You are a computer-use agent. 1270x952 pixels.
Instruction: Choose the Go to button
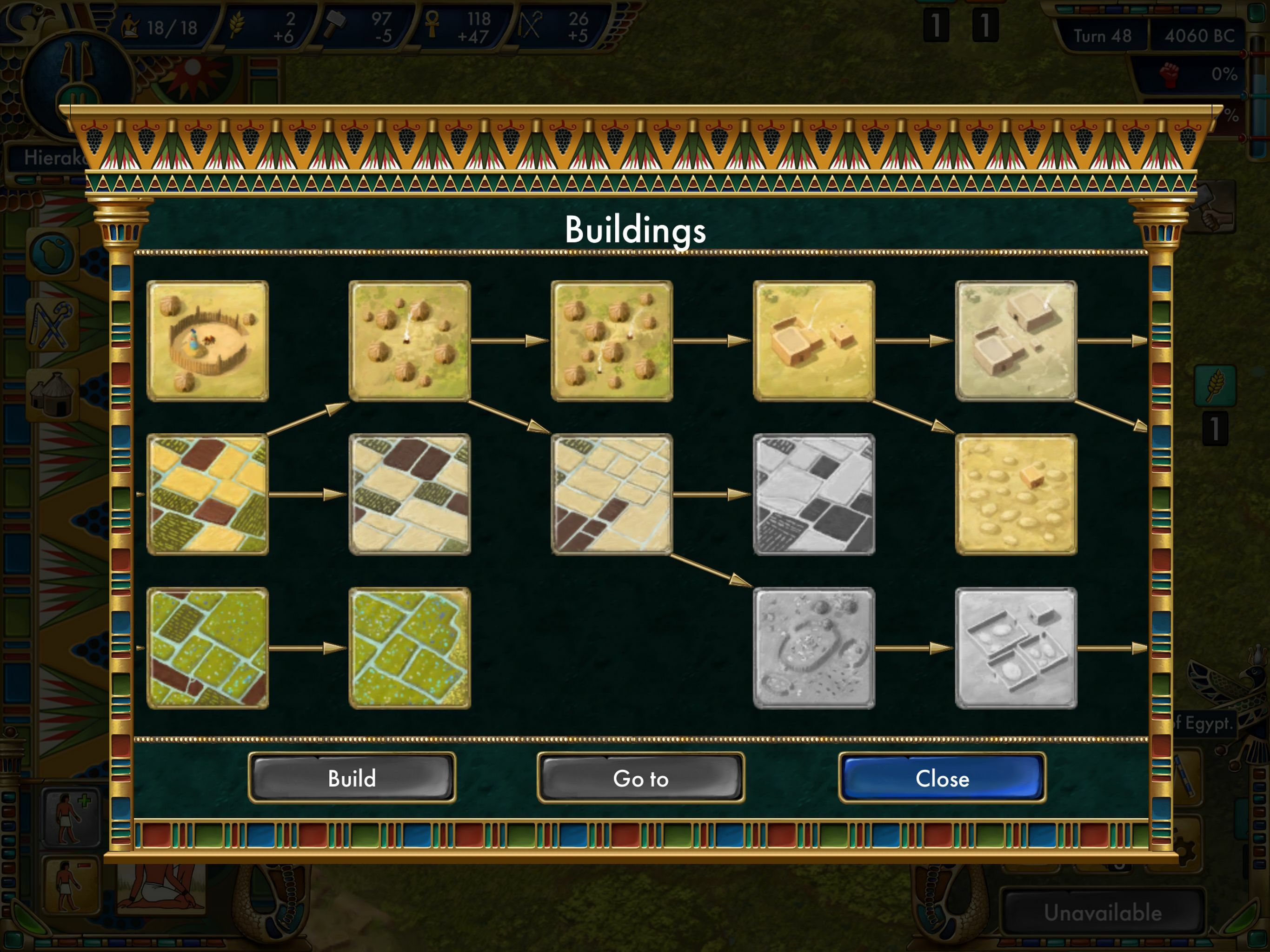(640, 778)
